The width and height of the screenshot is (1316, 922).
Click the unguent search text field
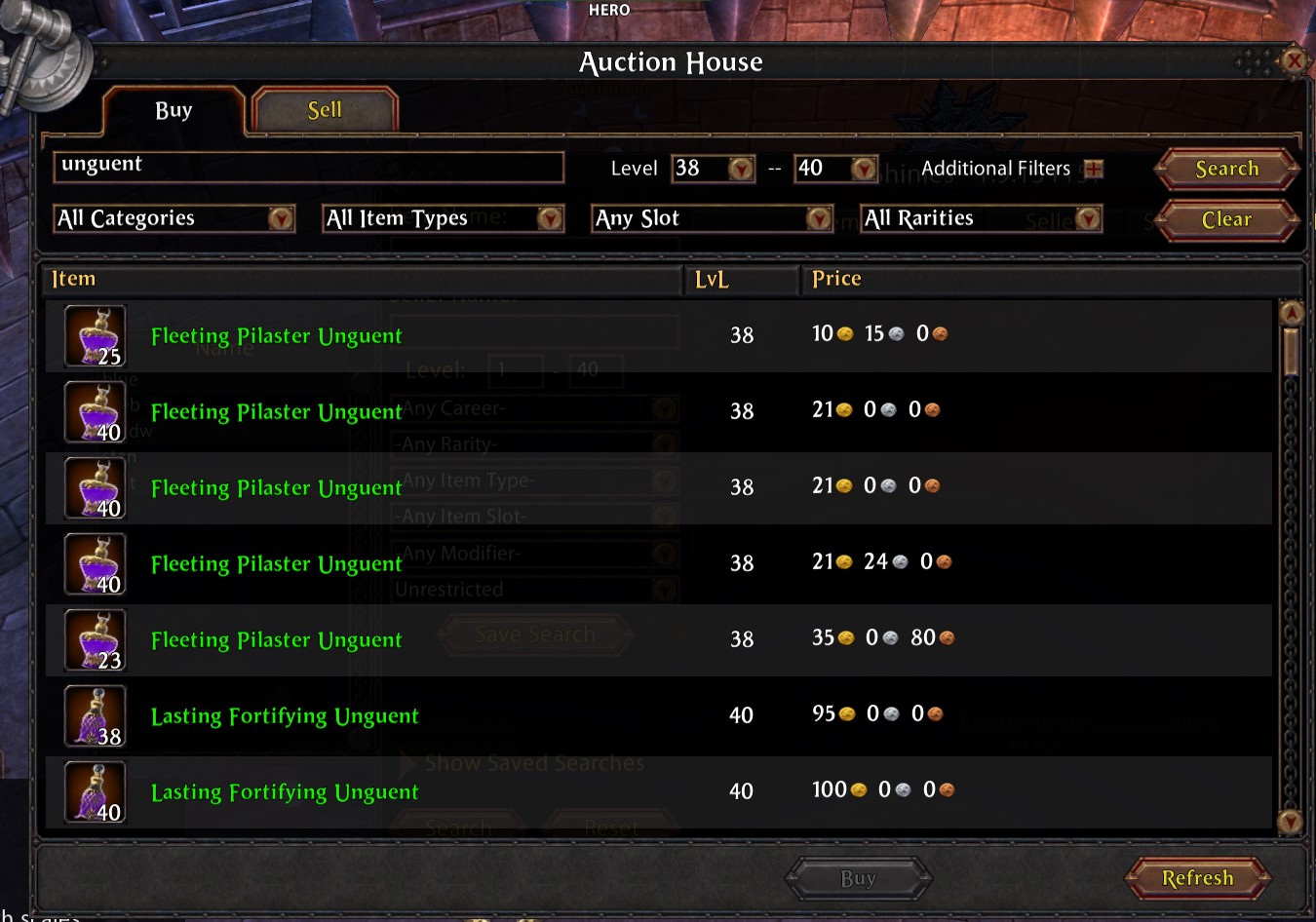pyautogui.click(x=308, y=167)
